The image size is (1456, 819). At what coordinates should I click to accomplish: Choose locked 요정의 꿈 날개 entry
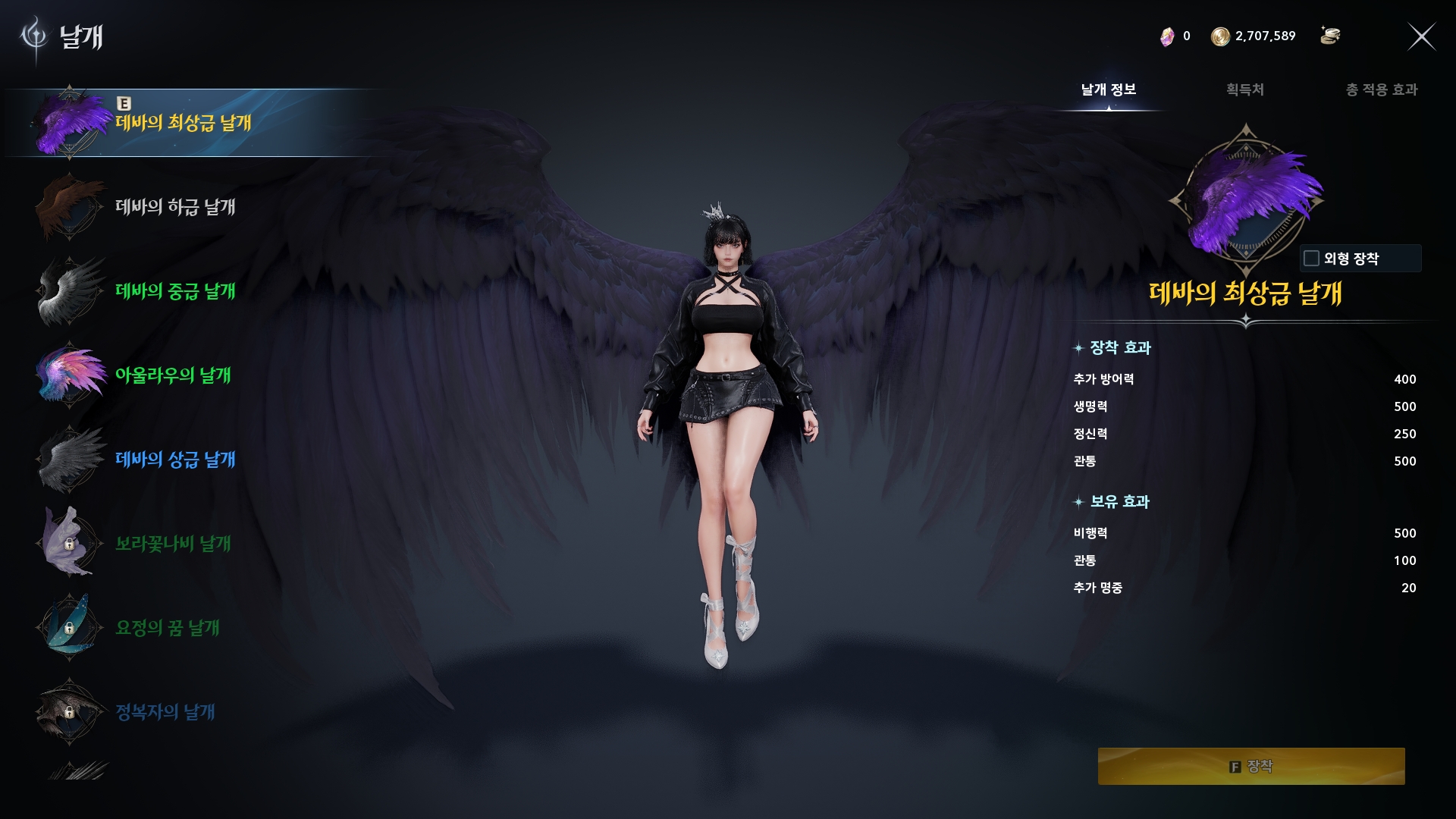(x=167, y=628)
